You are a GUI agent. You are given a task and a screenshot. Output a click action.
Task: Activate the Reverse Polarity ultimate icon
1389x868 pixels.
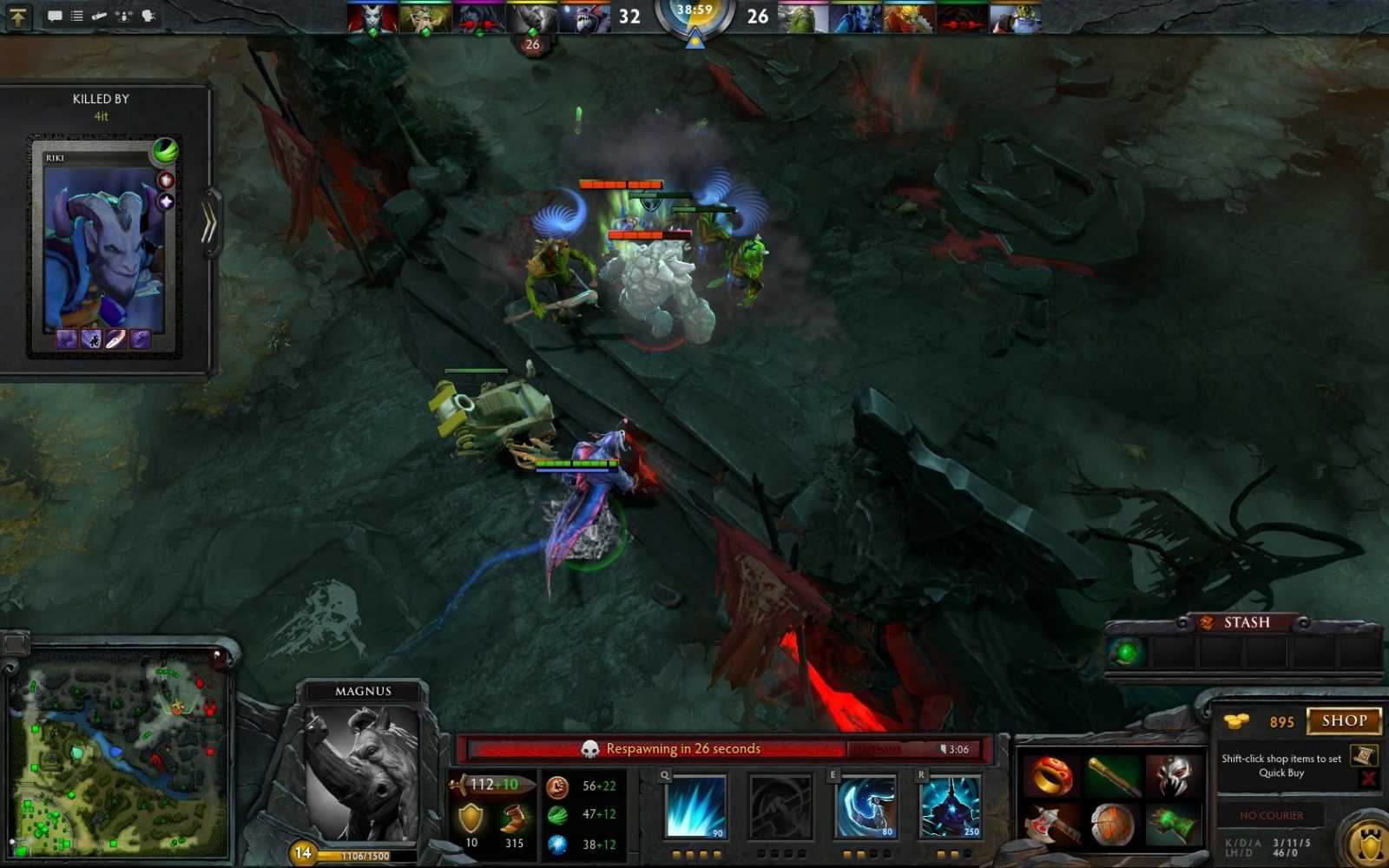950,807
